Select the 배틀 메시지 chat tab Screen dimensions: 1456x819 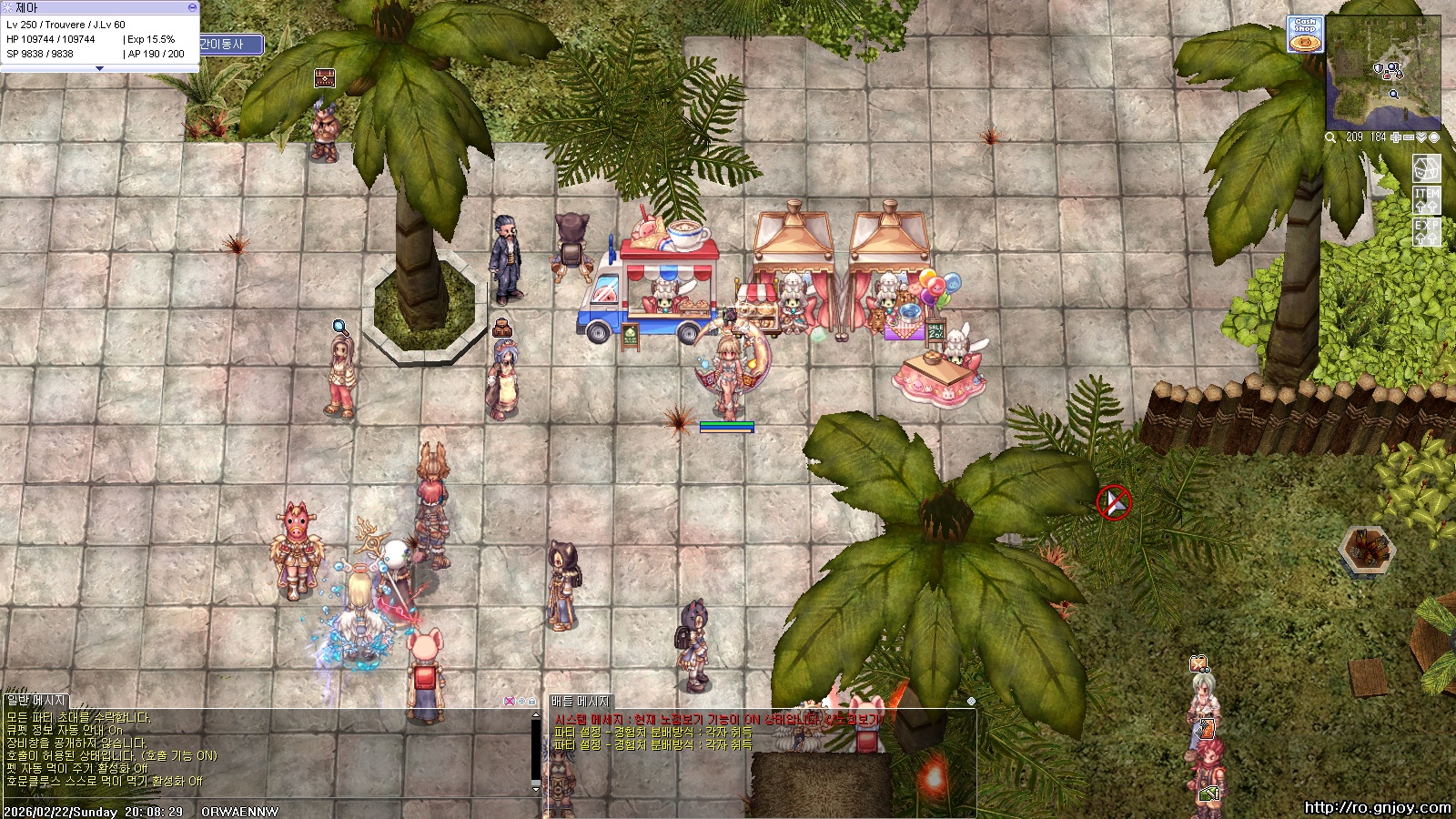click(x=581, y=702)
